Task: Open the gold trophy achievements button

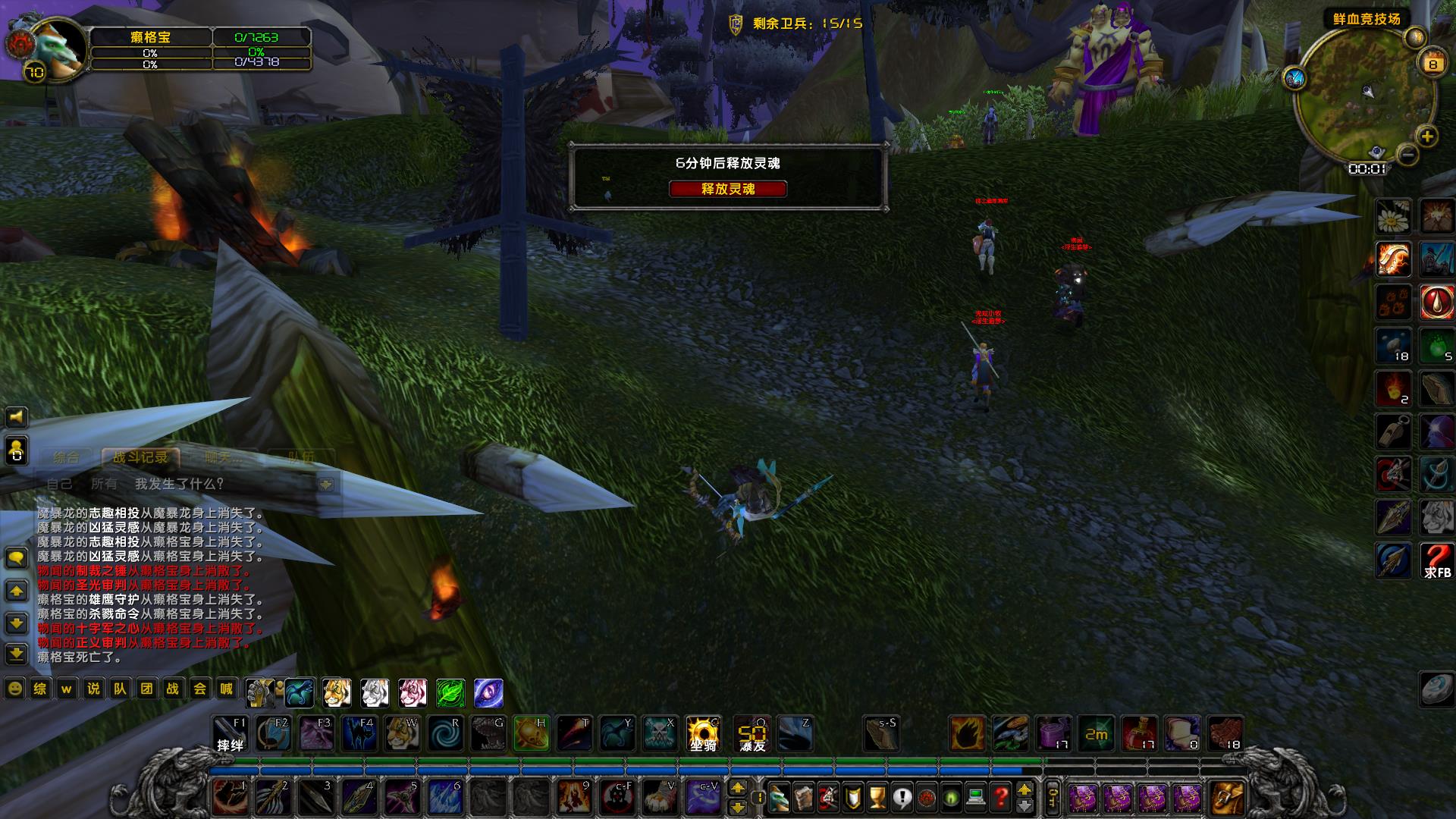Action: click(877, 797)
